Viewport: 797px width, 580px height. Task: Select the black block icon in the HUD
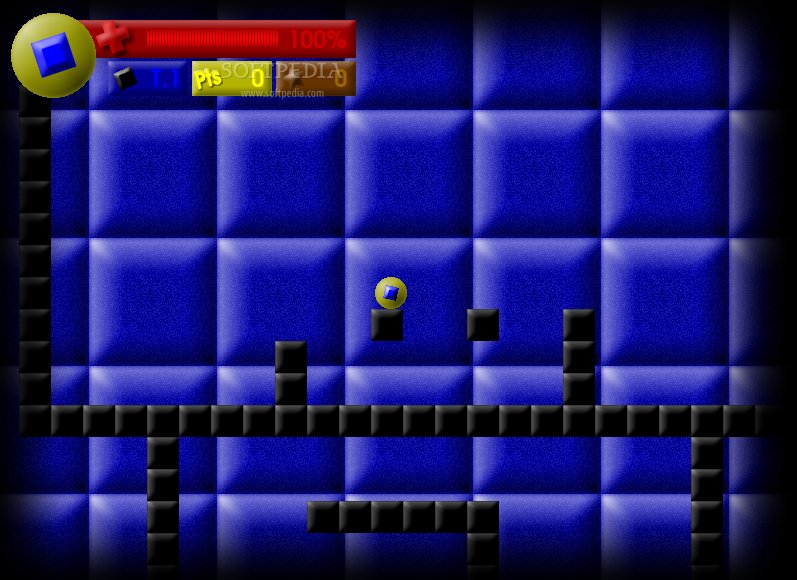125,78
